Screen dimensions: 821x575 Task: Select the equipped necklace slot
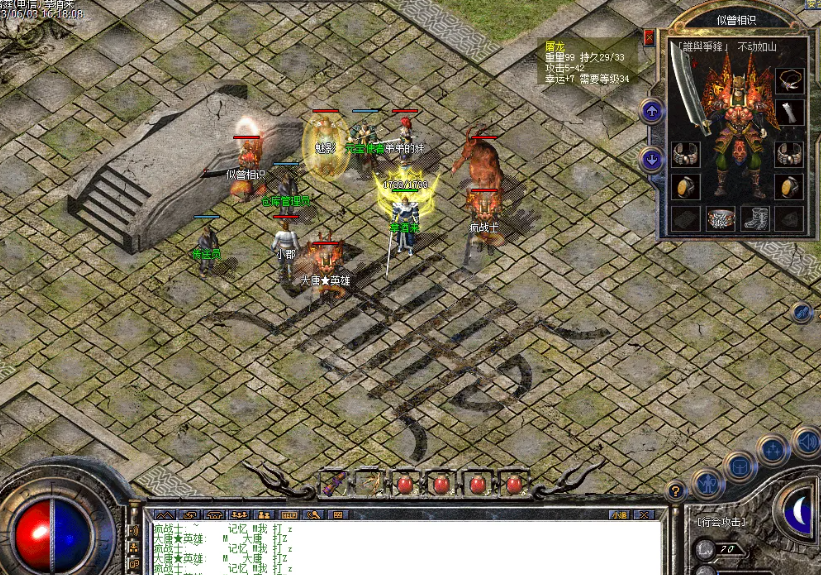click(x=790, y=81)
